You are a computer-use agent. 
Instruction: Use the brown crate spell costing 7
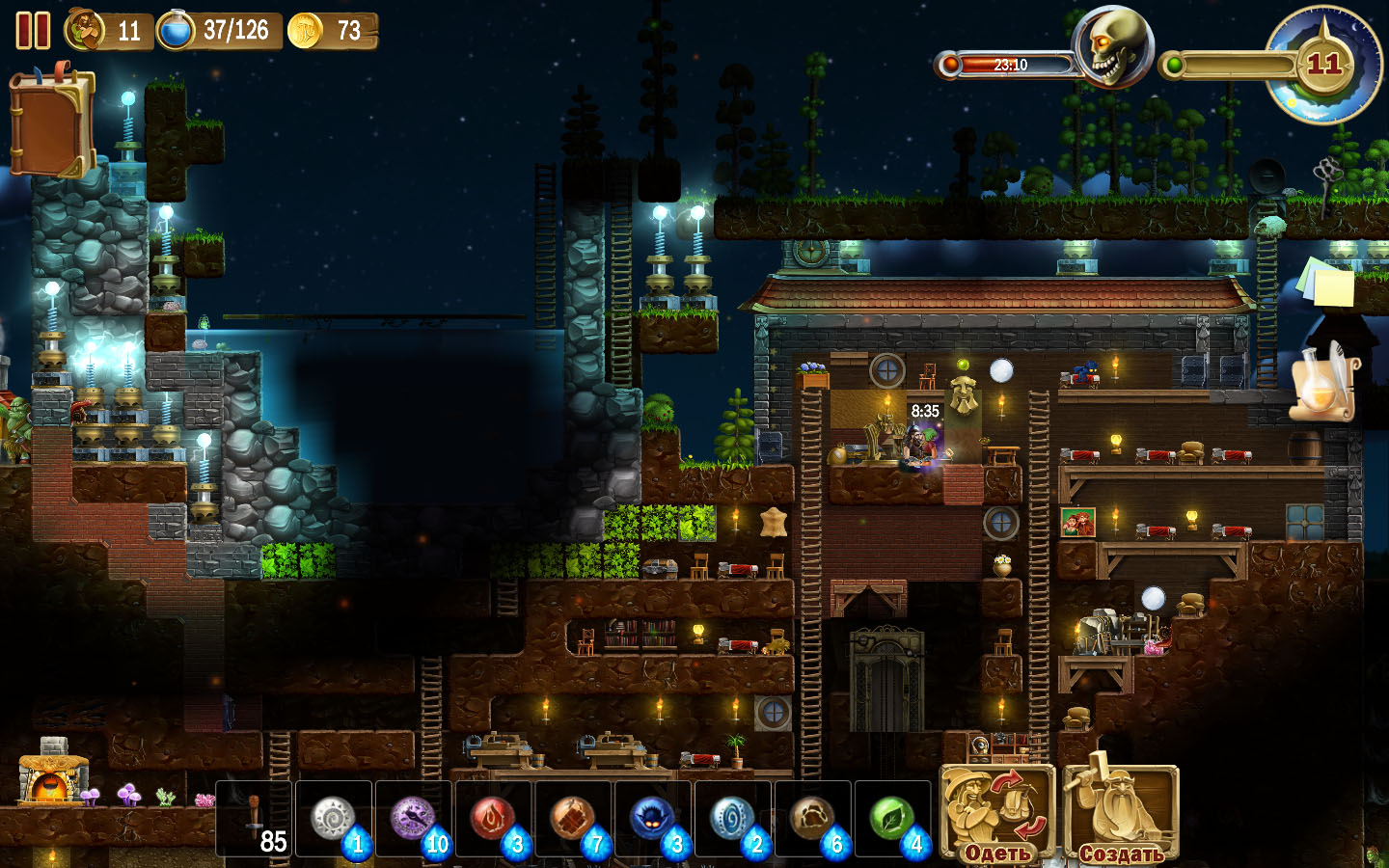(574, 820)
